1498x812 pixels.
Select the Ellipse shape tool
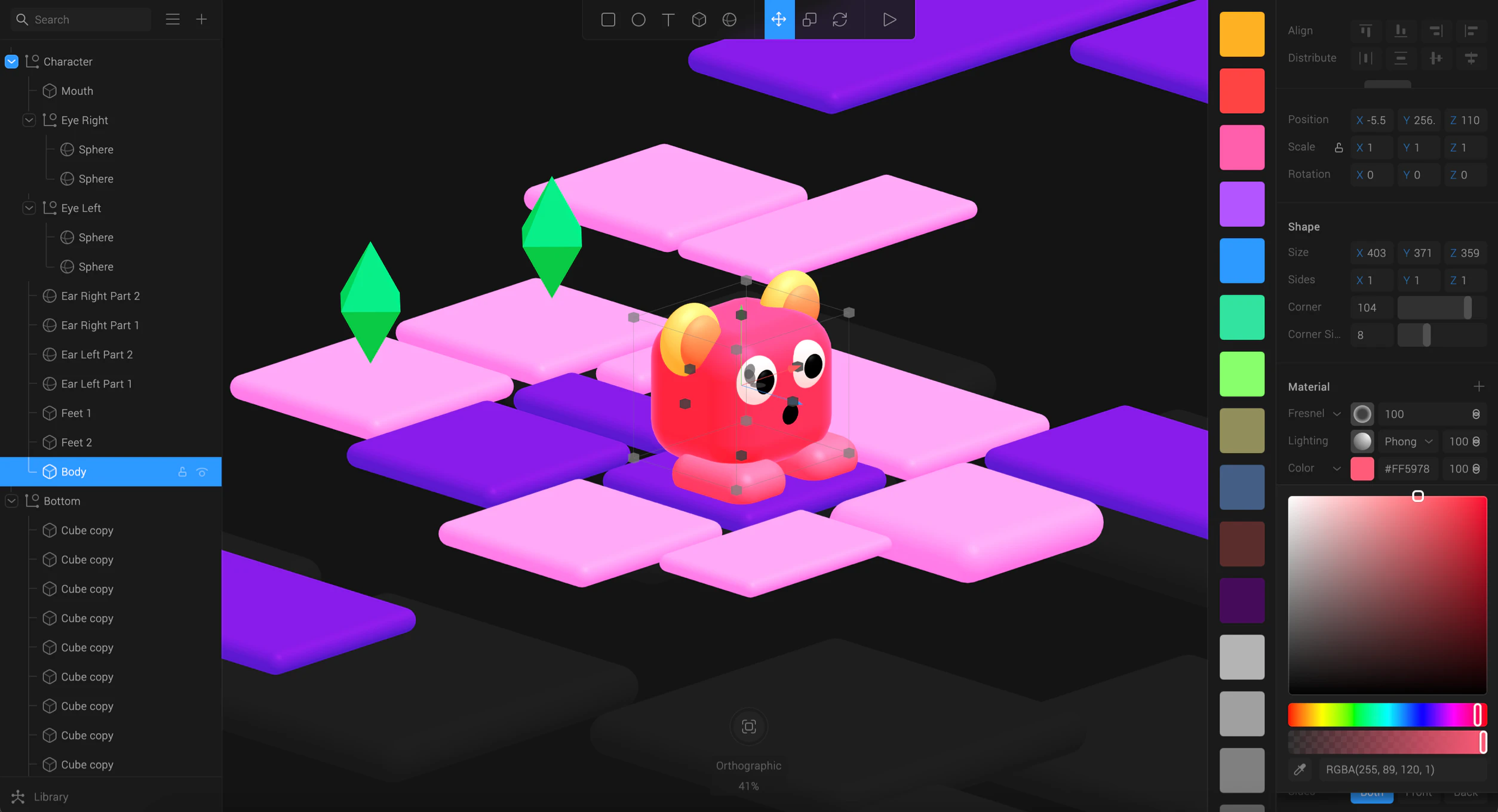639,19
